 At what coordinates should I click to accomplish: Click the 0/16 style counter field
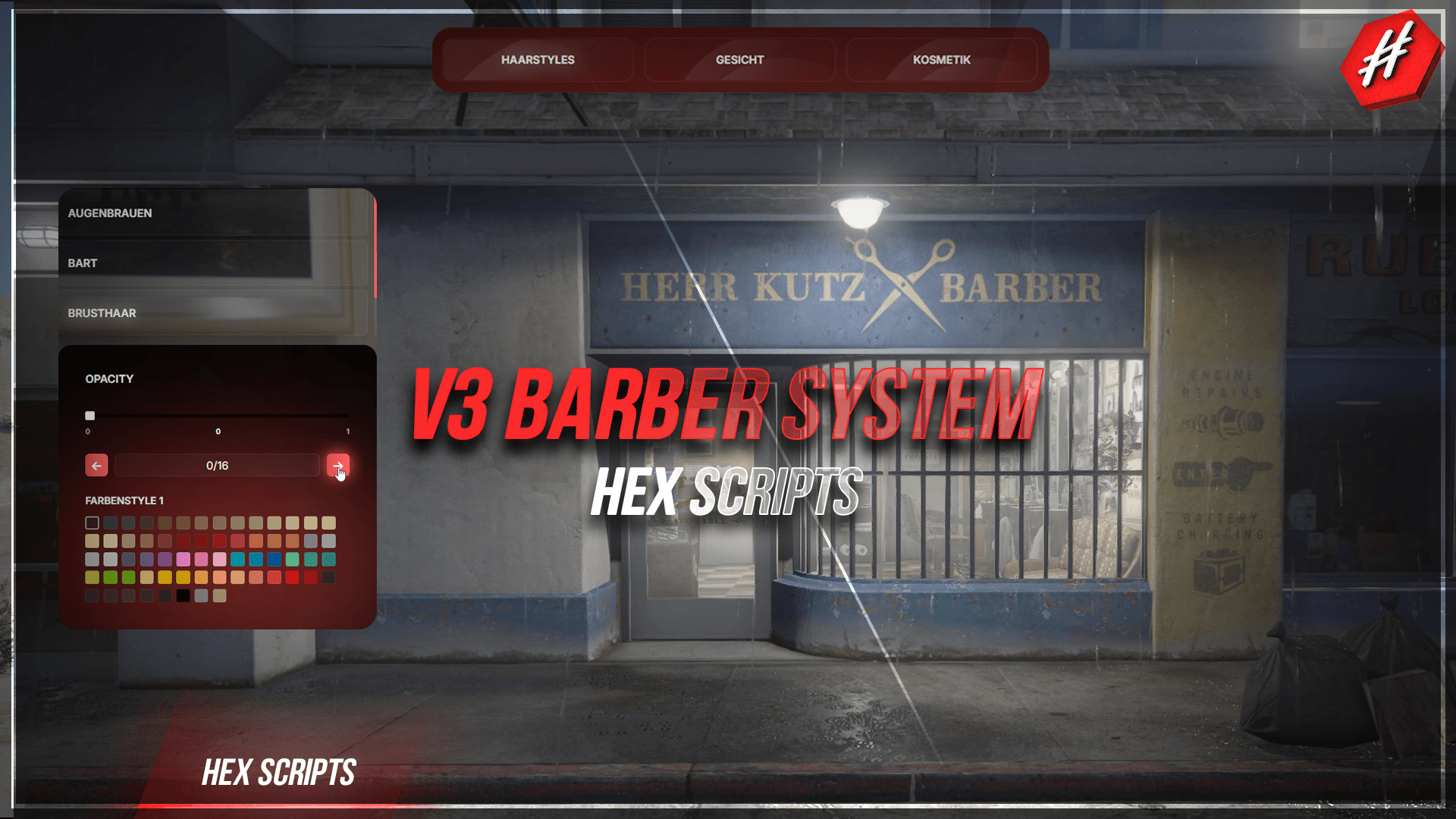[x=217, y=465]
